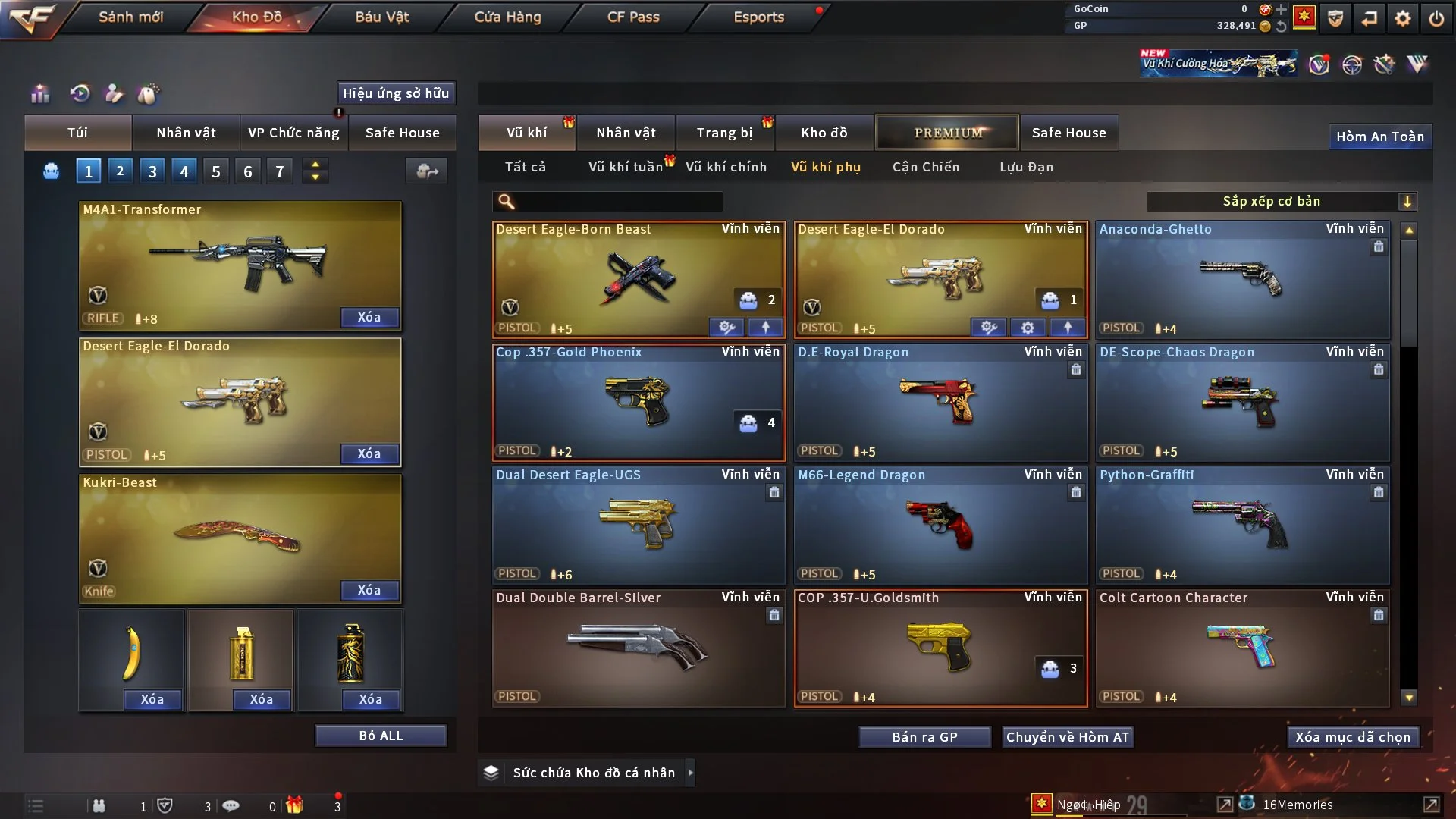
Task: Click the Bỏ ALL button
Action: pos(381,736)
